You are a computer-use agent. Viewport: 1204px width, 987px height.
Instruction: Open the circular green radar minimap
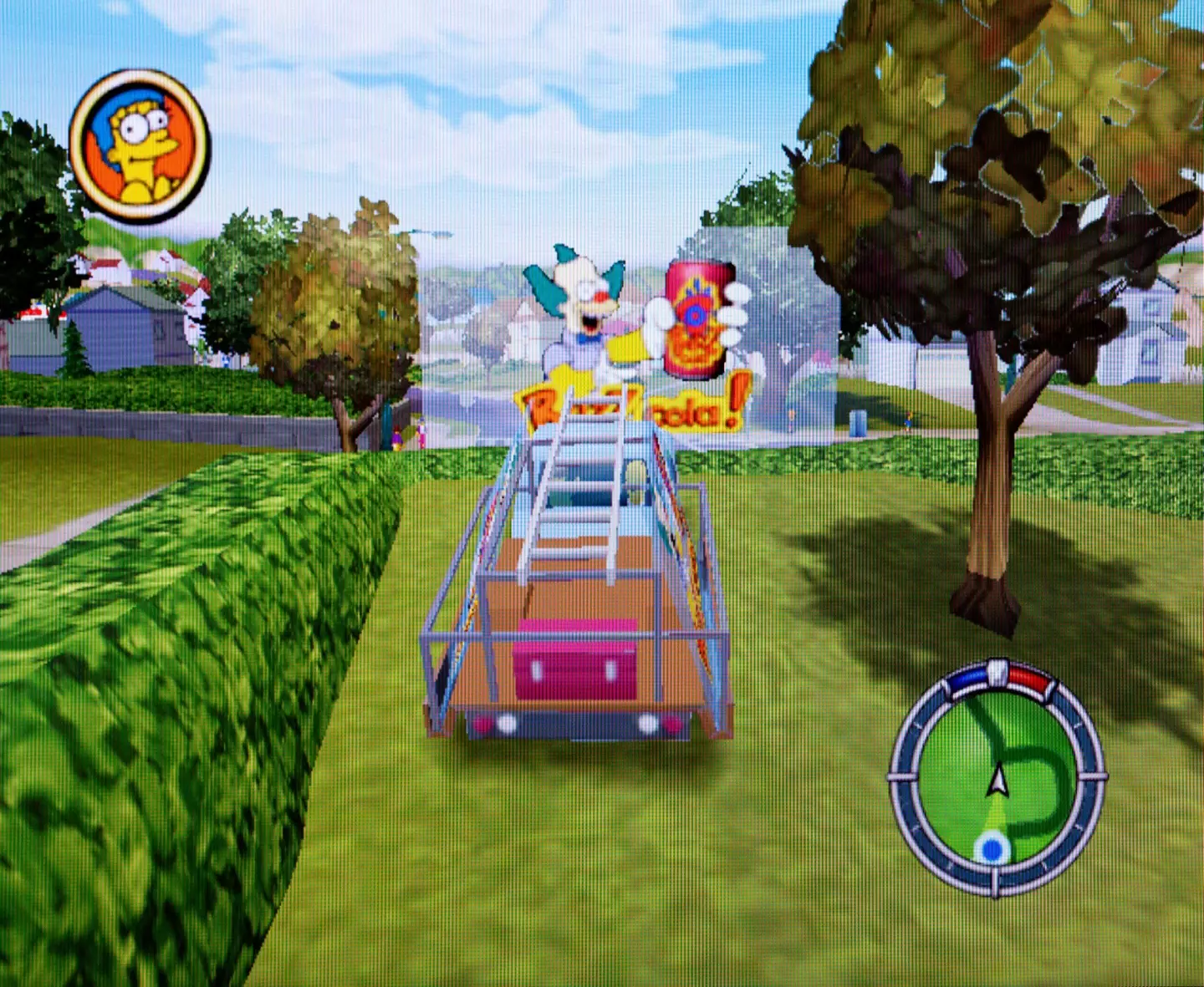[996, 779]
